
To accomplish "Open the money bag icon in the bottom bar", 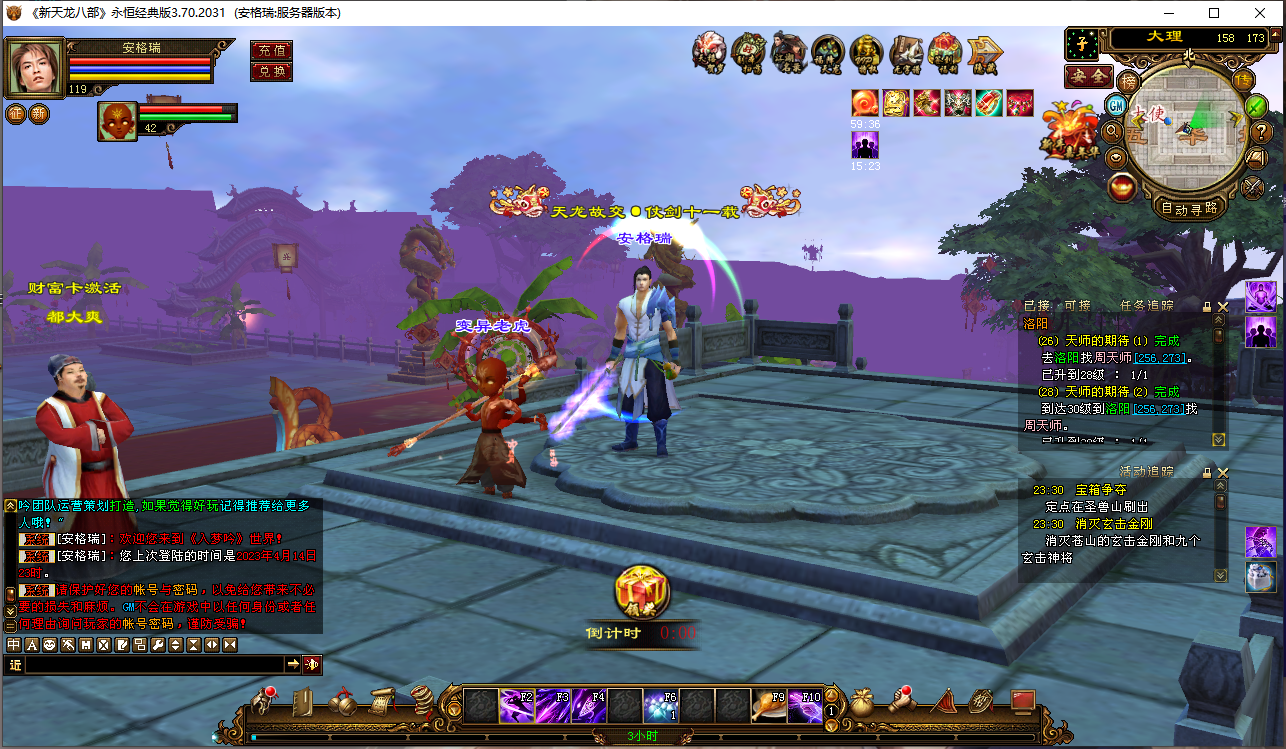I will (x=862, y=702).
